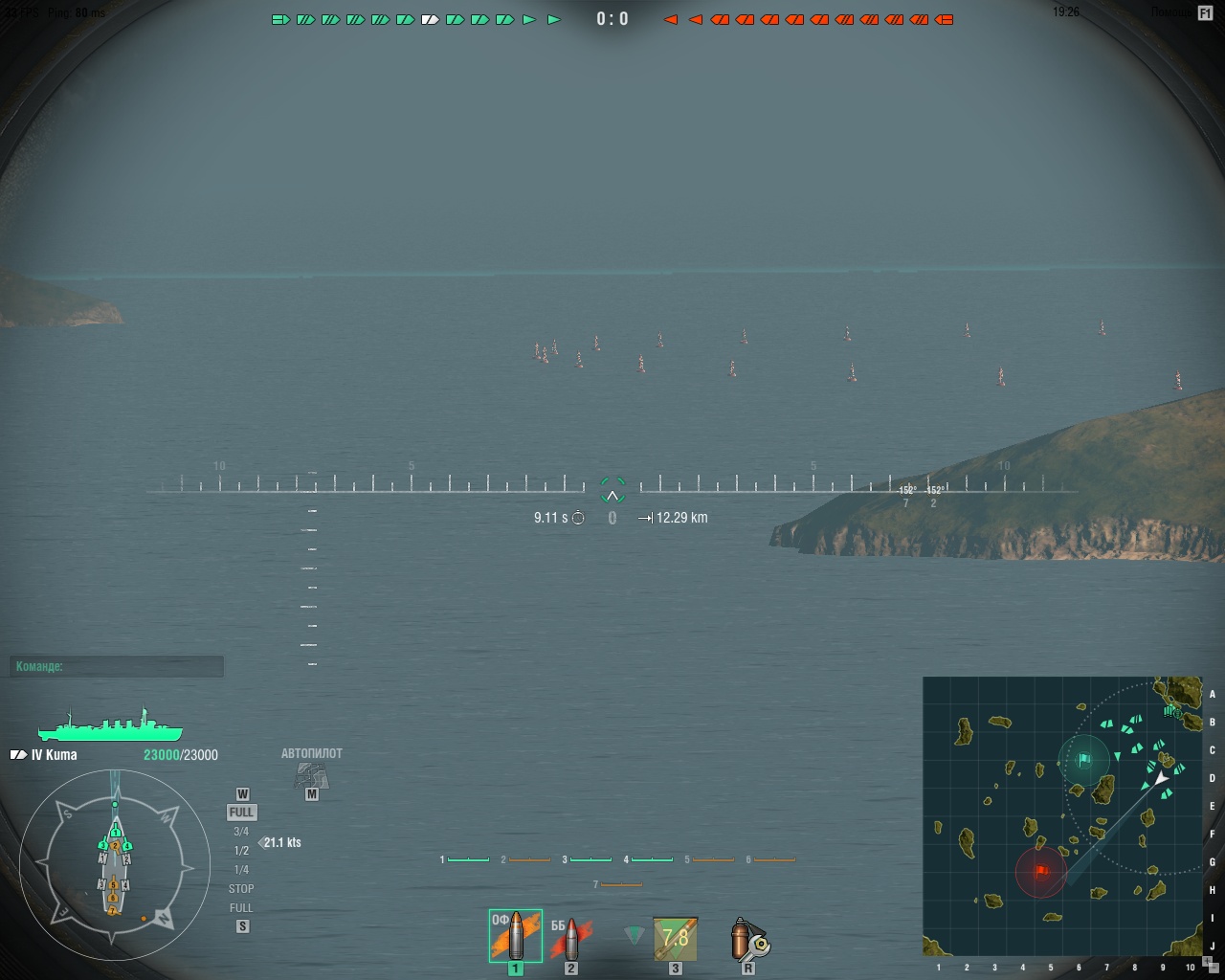Set engine telegraph to FULL ahead
Screen dimensions: 1225x980
[x=242, y=813]
